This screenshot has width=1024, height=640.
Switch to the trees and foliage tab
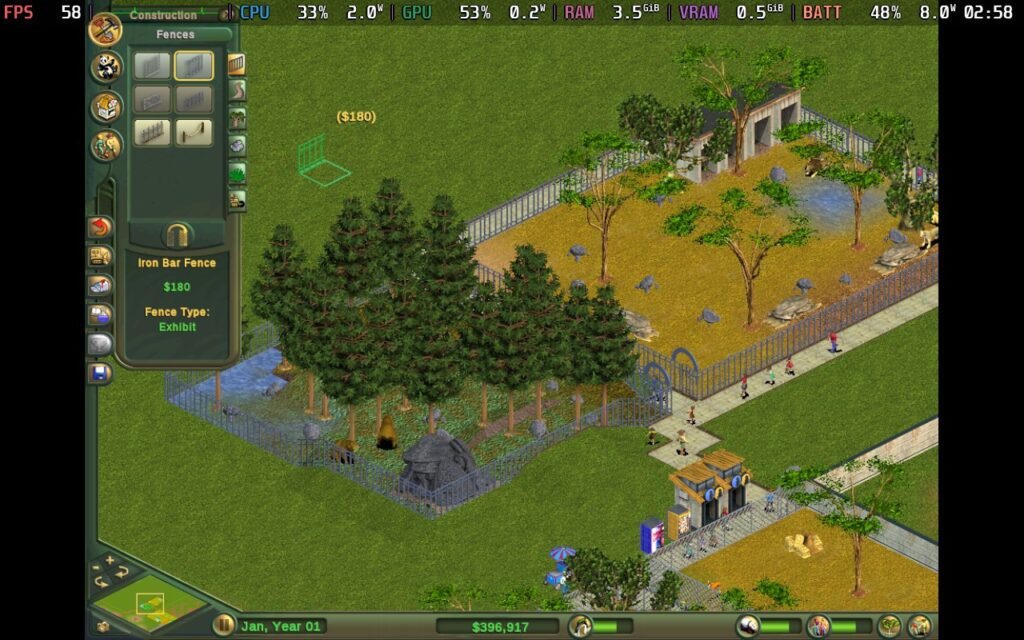237,119
